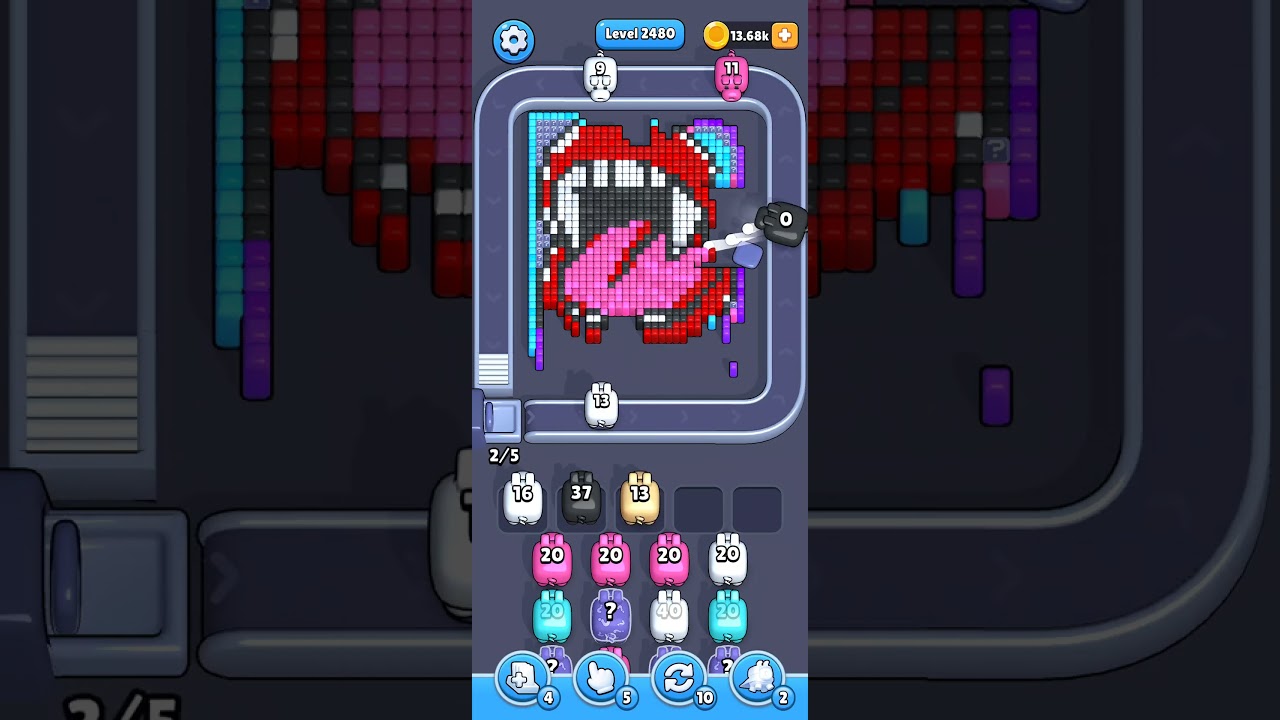Open the settings gear
Image resolution: width=1280 pixels, height=720 pixels.
point(514,40)
